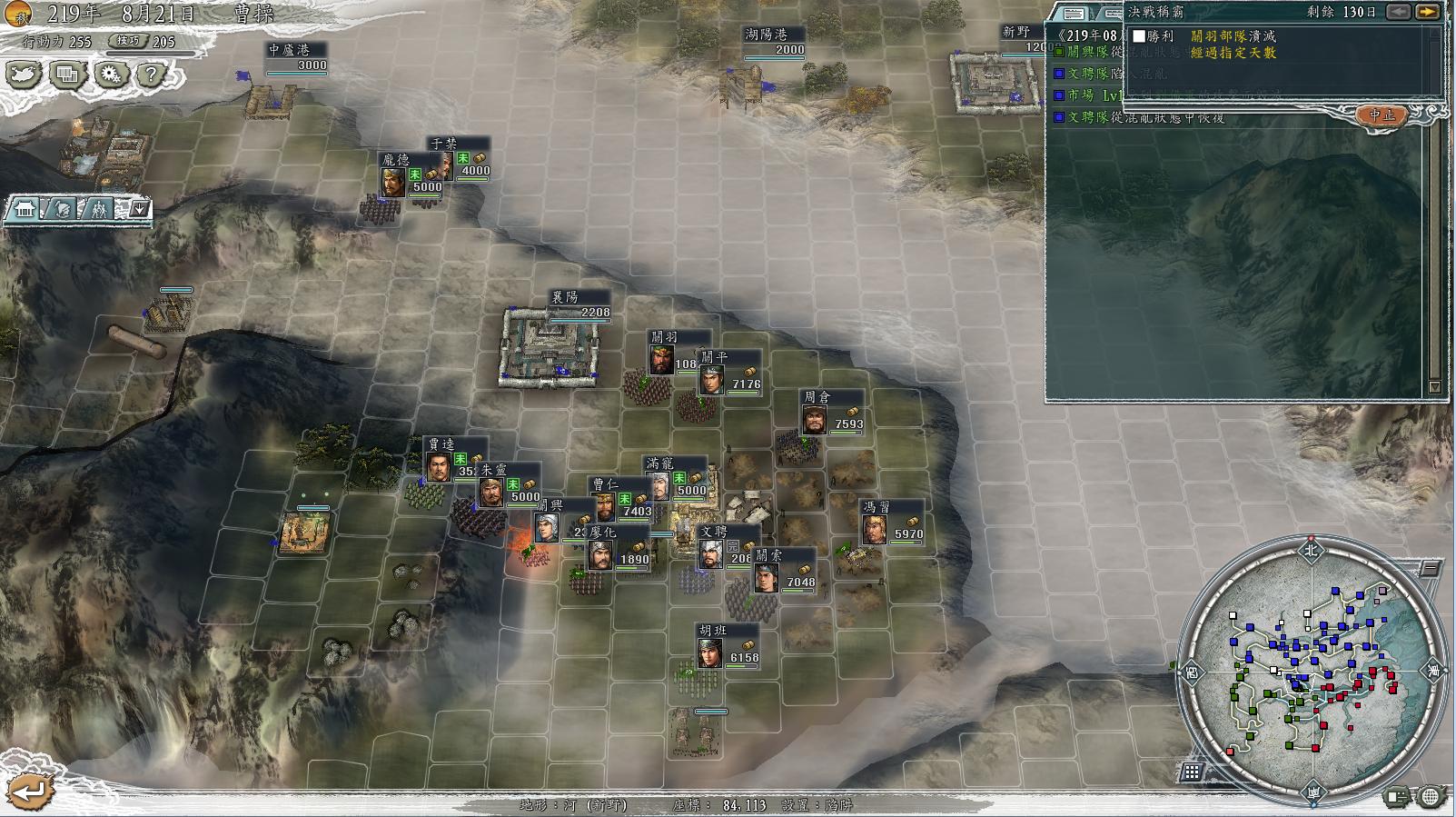The width and height of the screenshot is (1456, 817).
Task: Open the China map overview button
Action: 24,75
